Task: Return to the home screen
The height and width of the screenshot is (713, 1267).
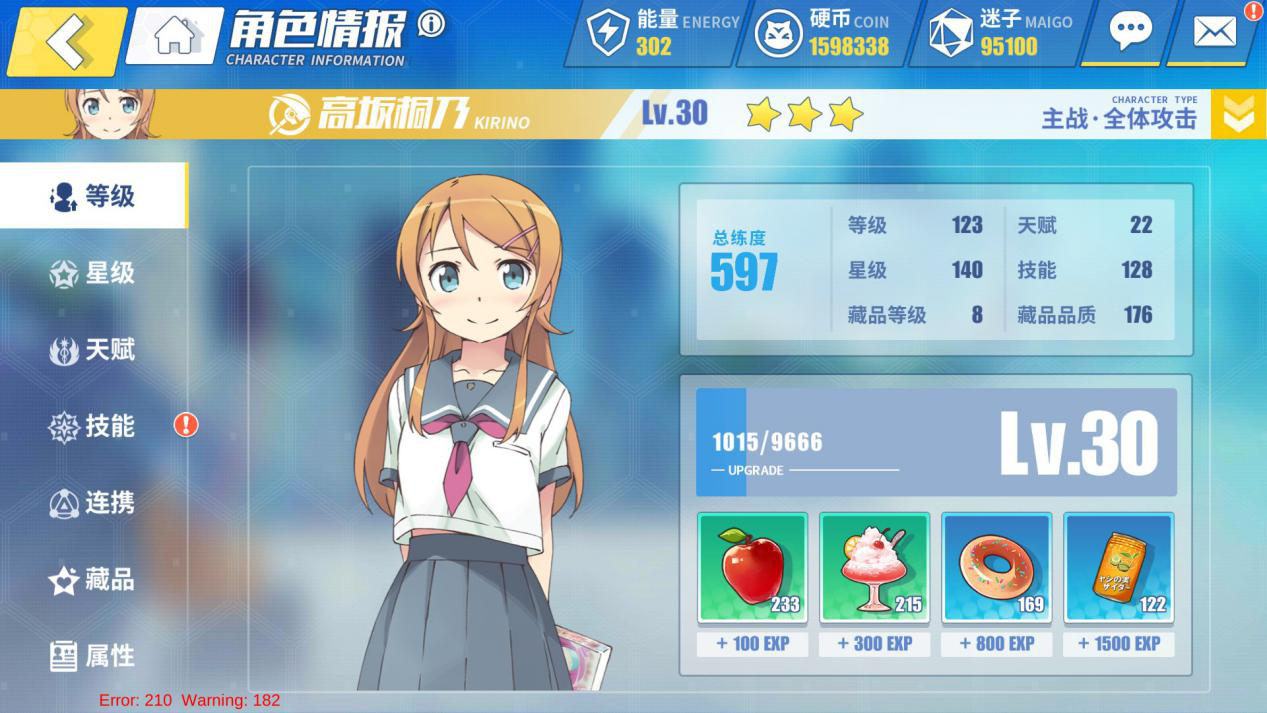Action: tap(176, 36)
